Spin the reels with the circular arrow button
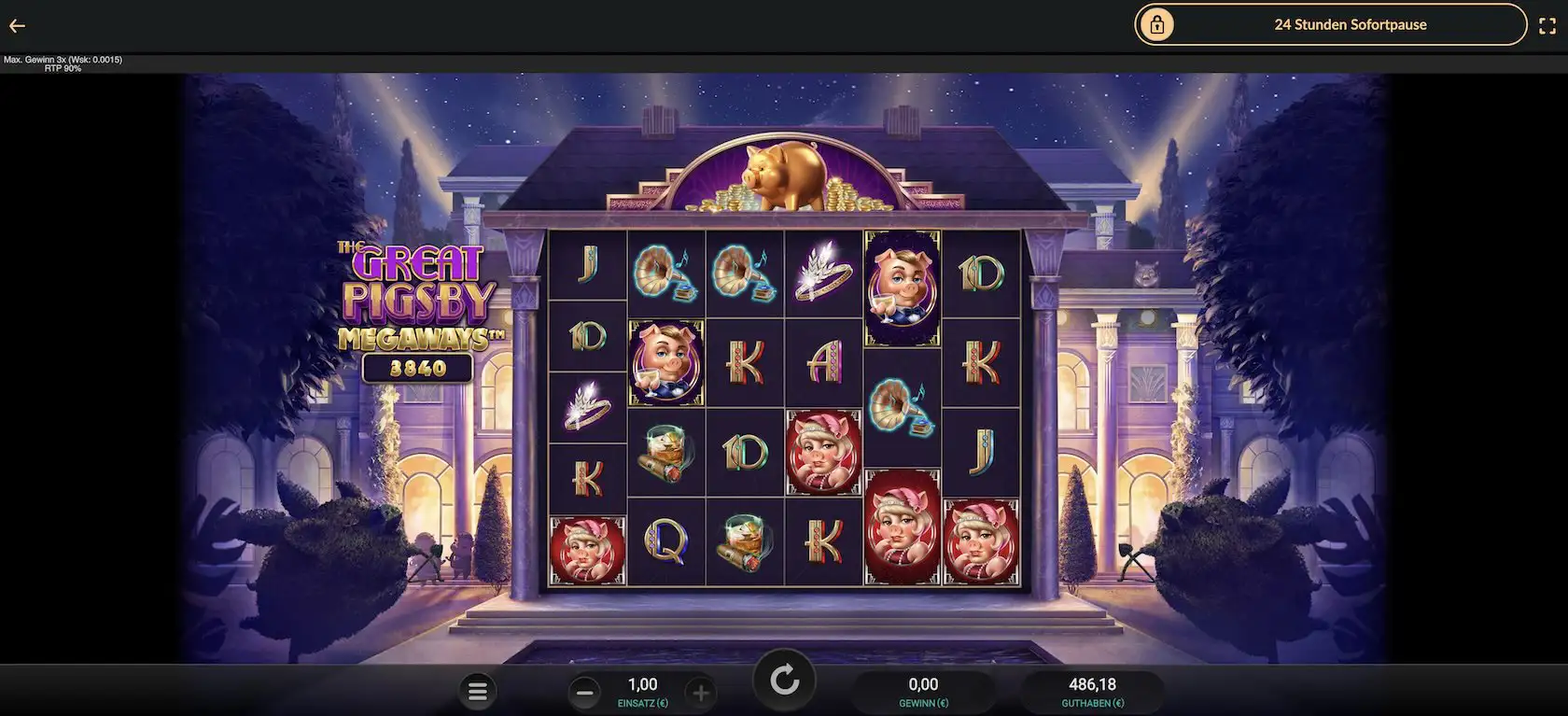This screenshot has width=1568, height=716. click(784, 681)
